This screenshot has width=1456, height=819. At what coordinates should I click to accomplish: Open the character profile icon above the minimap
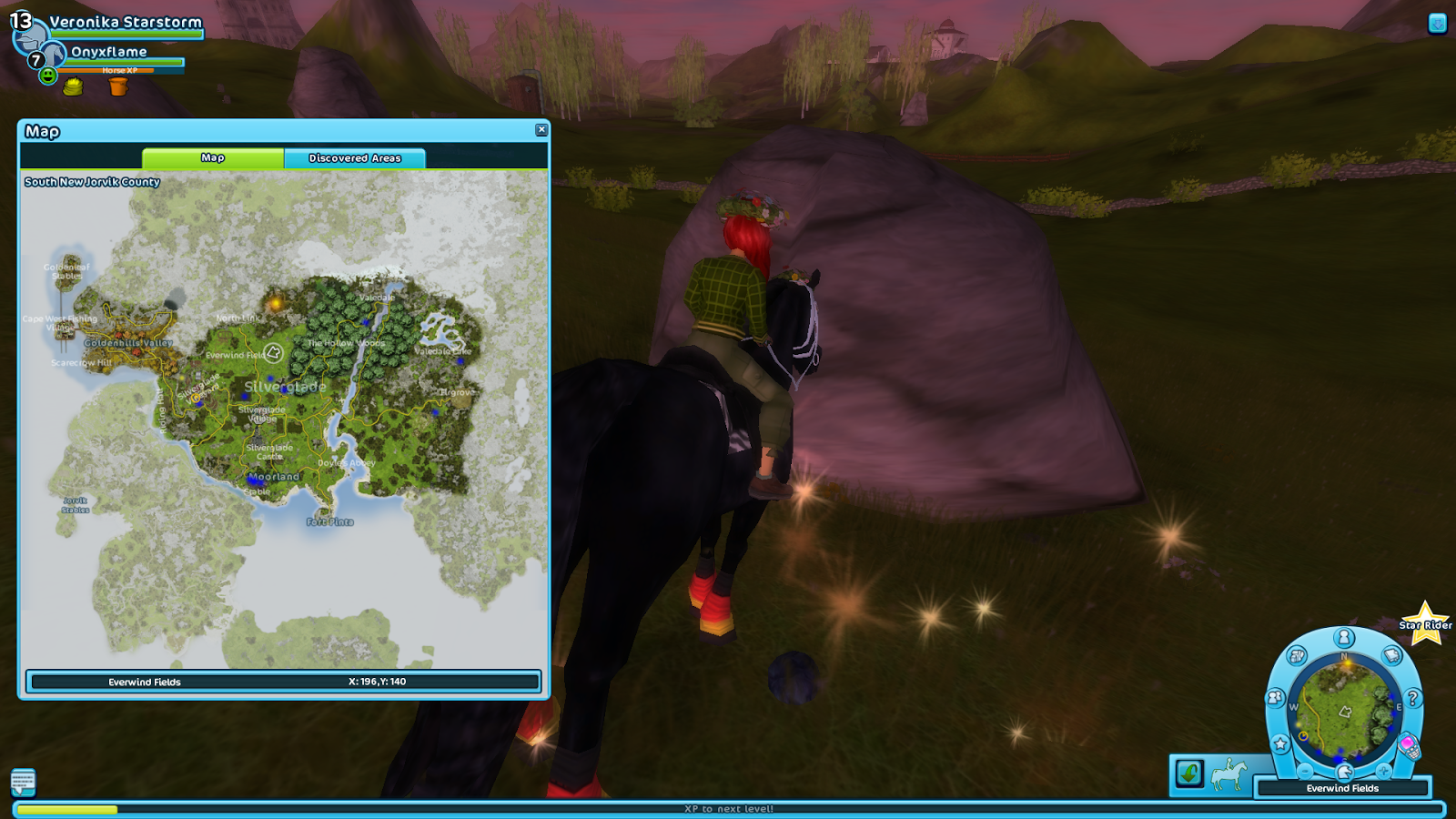pos(1343,636)
